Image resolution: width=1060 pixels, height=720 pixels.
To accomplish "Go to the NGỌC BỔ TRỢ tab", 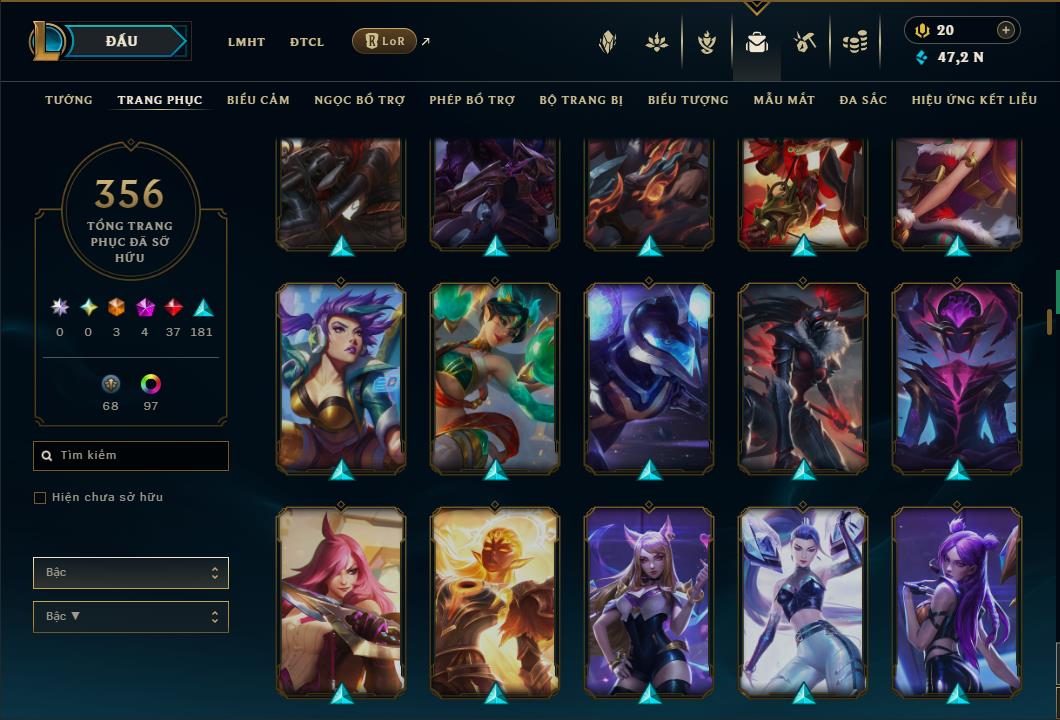I will point(359,100).
